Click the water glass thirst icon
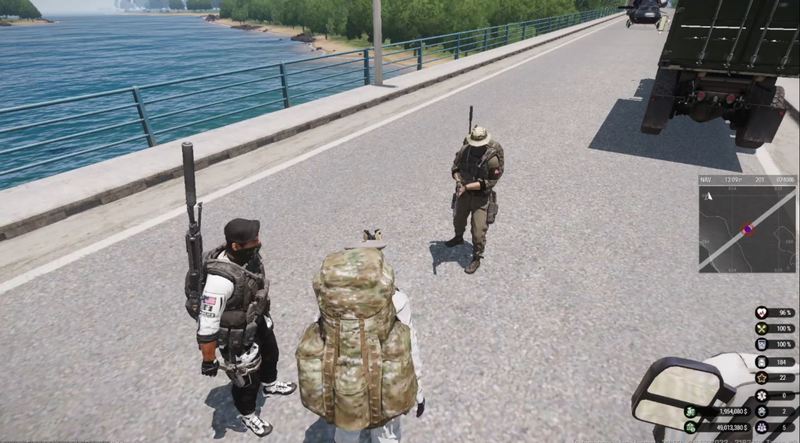The width and height of the screenshot is (800, 443). coord(761,345)
